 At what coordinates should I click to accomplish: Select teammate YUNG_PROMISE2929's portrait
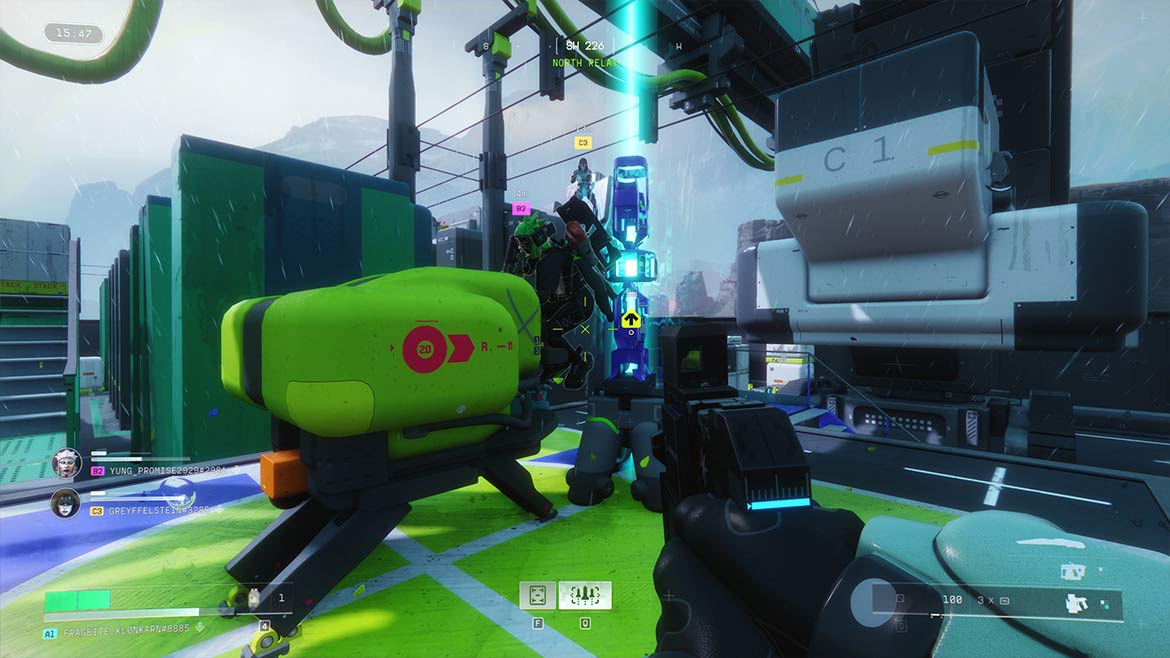pyautogui.click(x=66, y=462)
